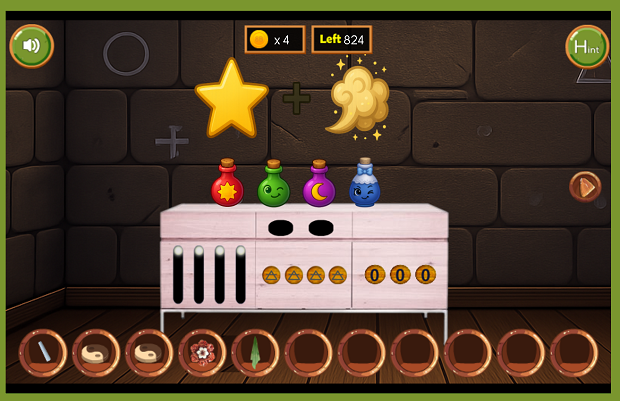This screenshot has height=401, width=620.
Task: Click the red sun potion bottle
Action: (x=228, y=185)
